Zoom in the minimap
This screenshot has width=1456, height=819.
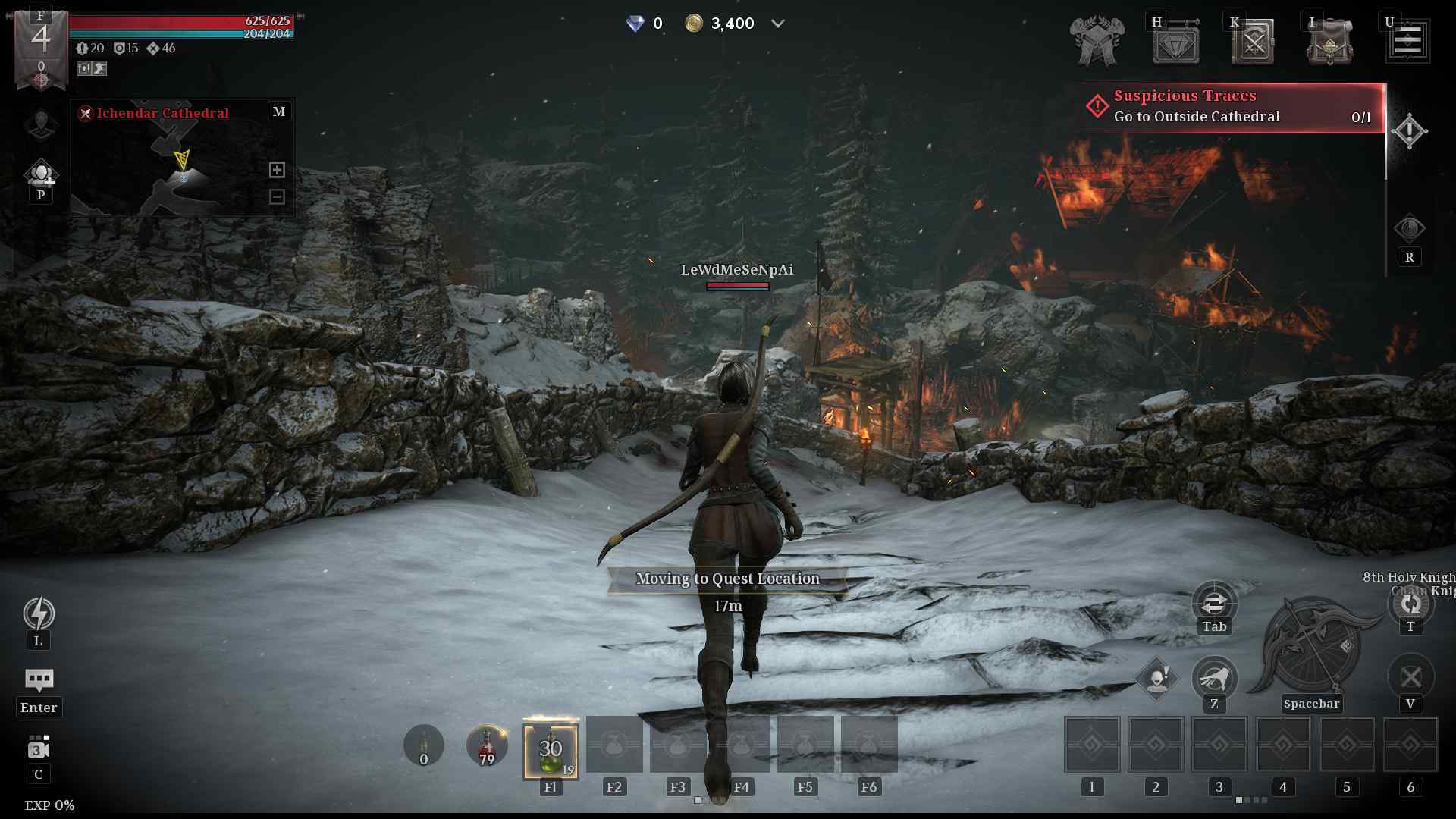(x=277, y=170)
